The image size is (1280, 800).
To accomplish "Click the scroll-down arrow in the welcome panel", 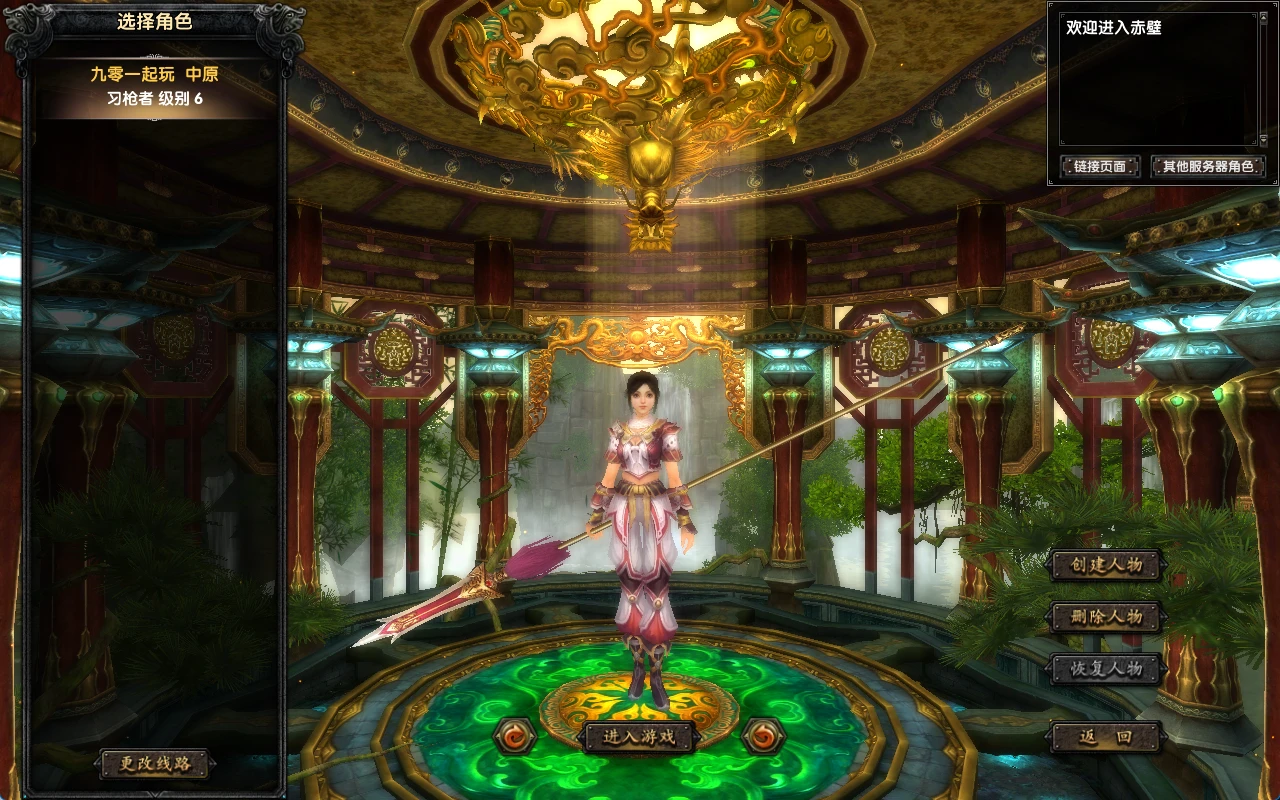I will coord(1263,140).
